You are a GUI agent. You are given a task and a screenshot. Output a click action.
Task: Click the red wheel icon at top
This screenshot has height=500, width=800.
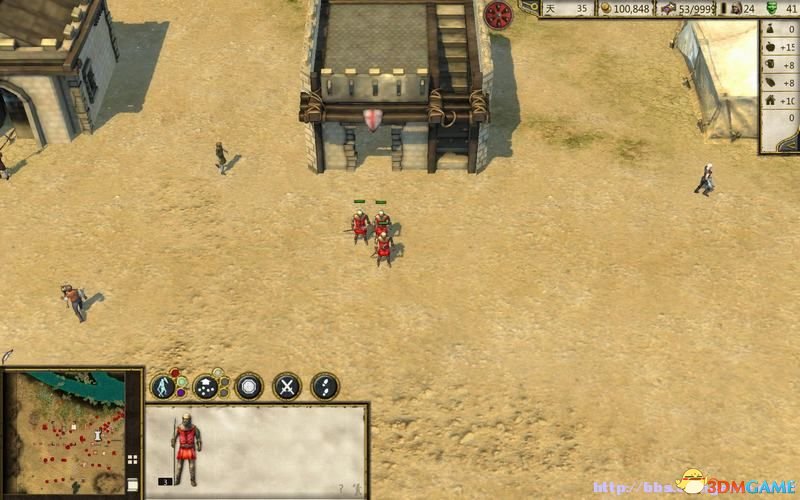point(498,15)
